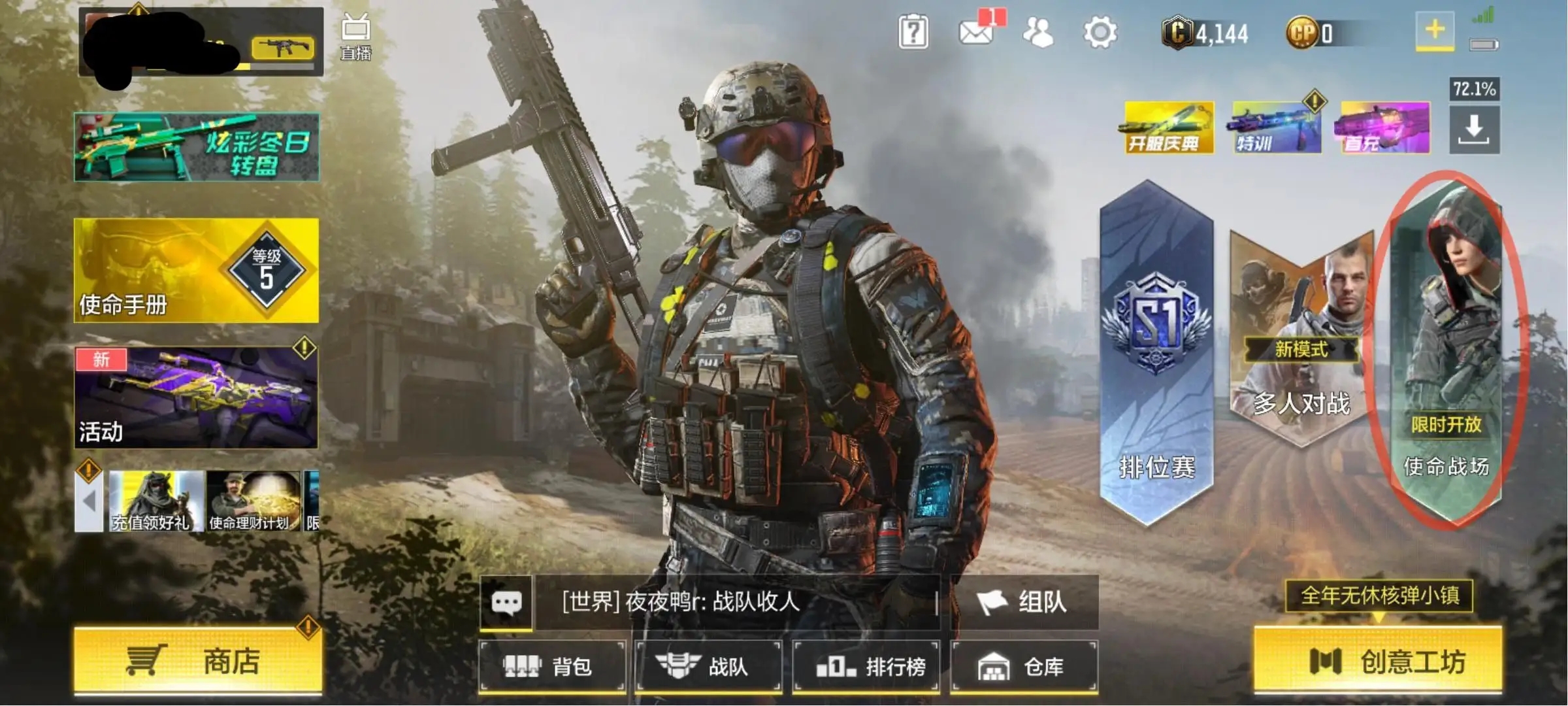1568x706 pixels.
Task: Open the settings gear icon
Action: tap(1100, 32)
